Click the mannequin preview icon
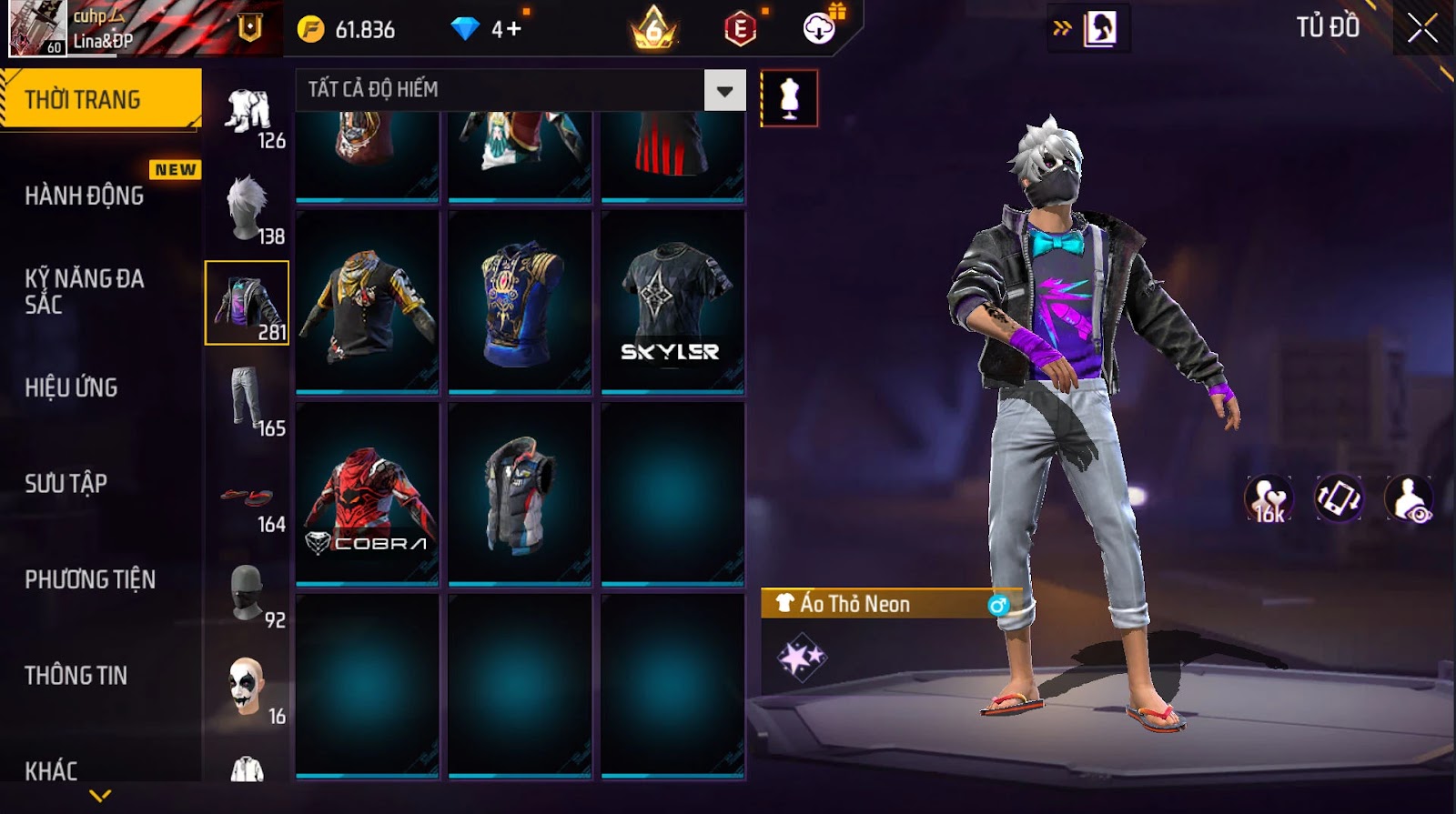The height and width of the screenshot is (814, 1456). click(x=789, y=98)
